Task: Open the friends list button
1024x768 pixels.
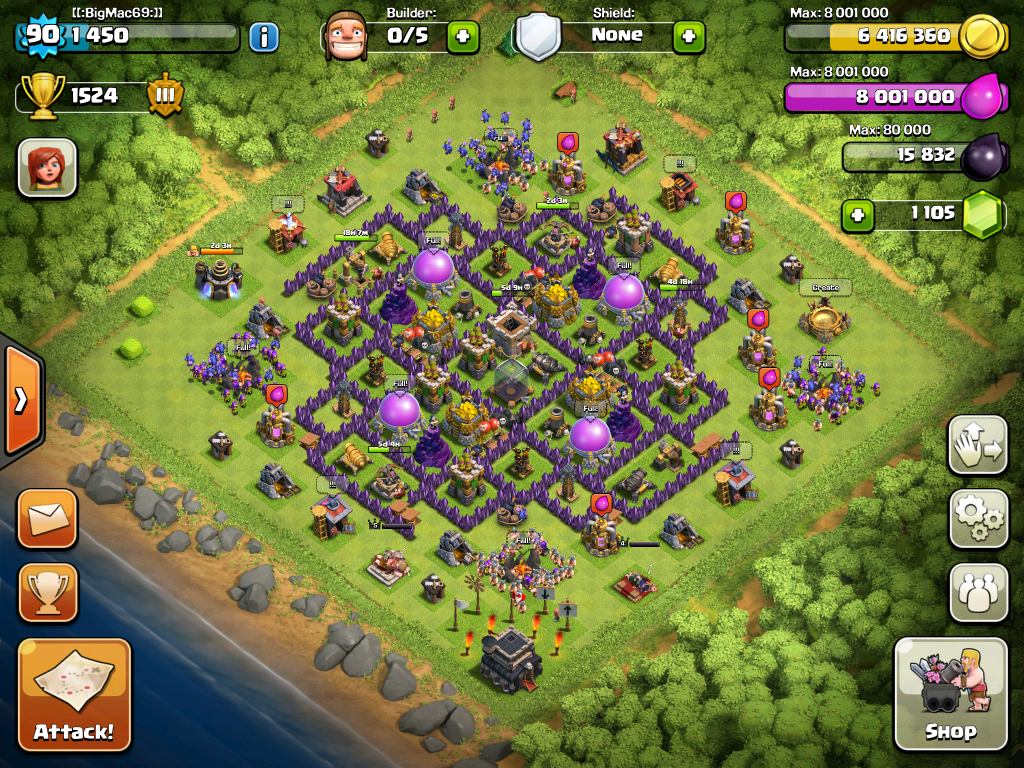Action: [x=978, y=592]
